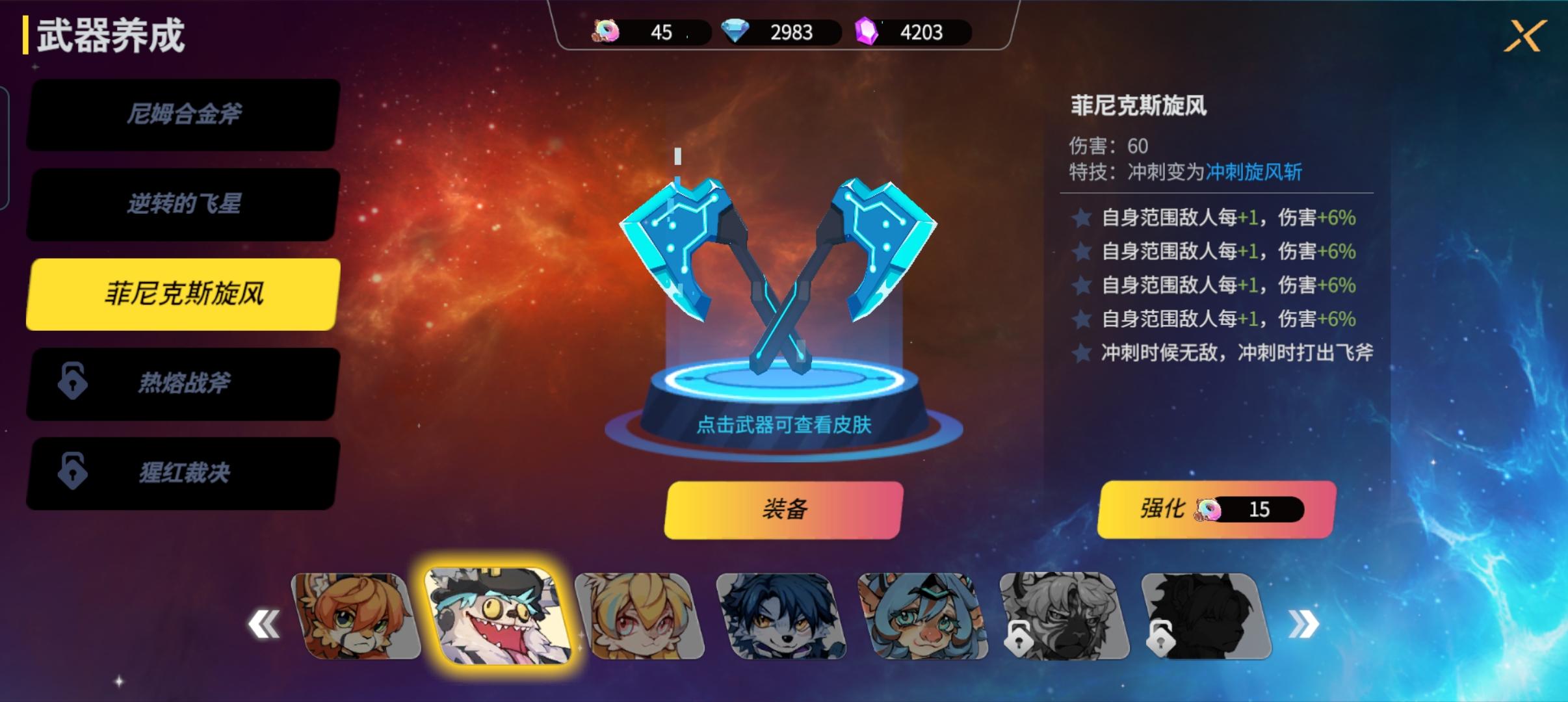Select the 尼姆合金斧 weapon entry
1568x702 pixels.
coord(182,116)
